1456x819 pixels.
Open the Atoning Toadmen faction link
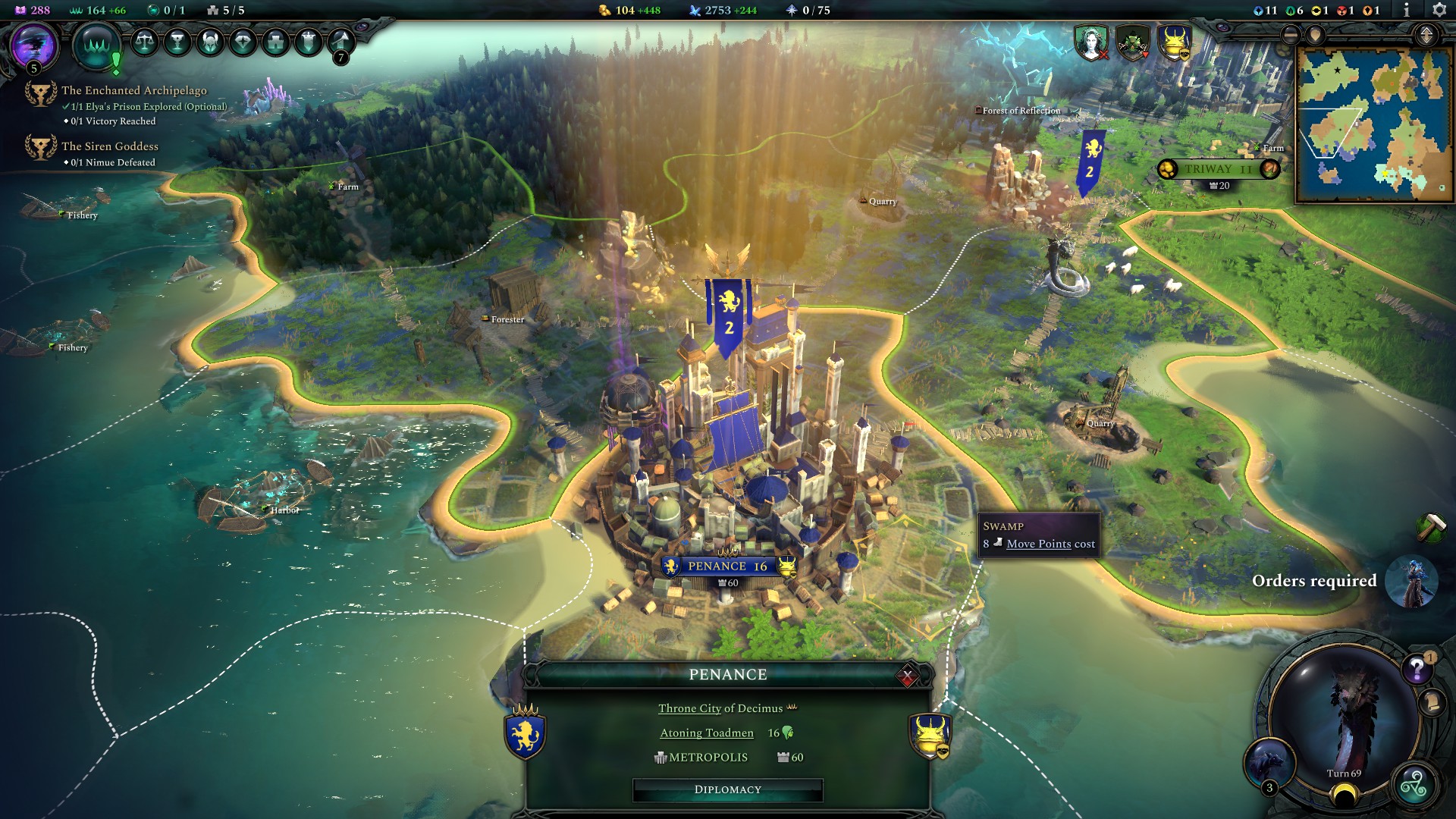(x=705, y=733)
